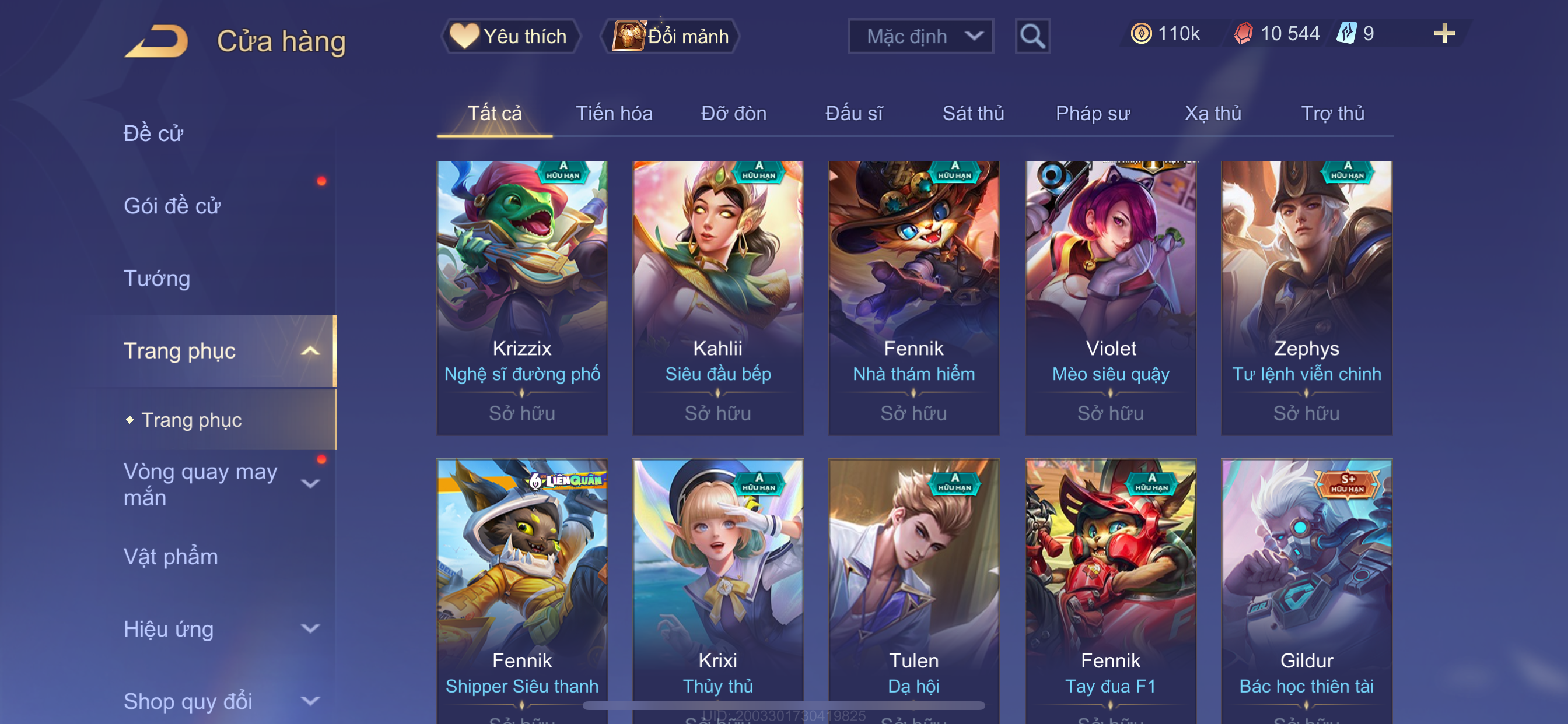Open the Đề cử menu entry
The image size is (1568, 724).
tap(153, 133)
